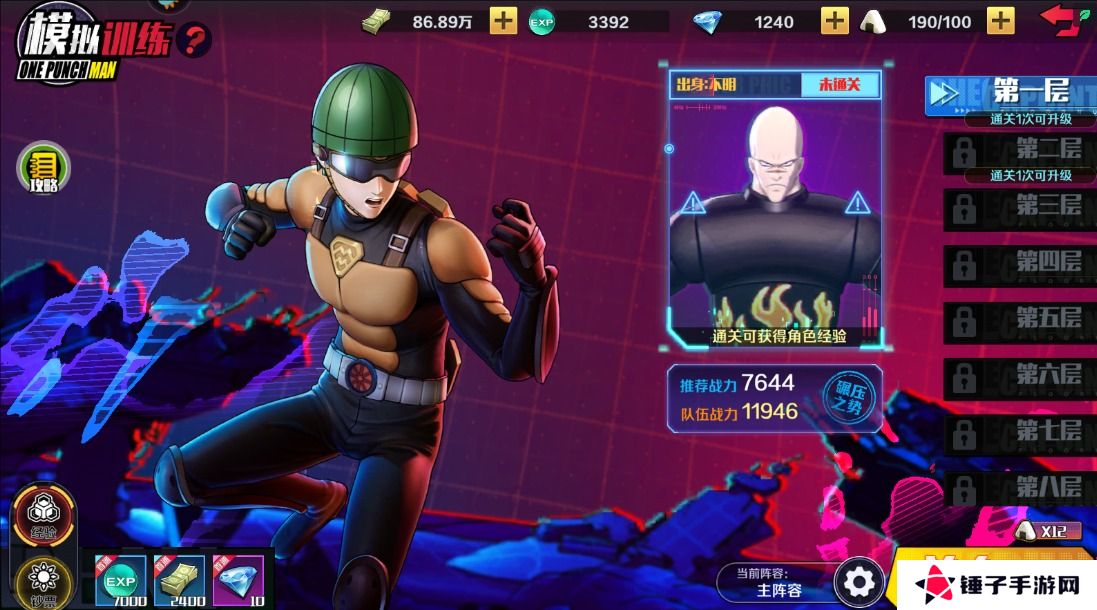1097x610 pixels.
Task: Open lineup settings with the gear icon
Action: (858, 581)
